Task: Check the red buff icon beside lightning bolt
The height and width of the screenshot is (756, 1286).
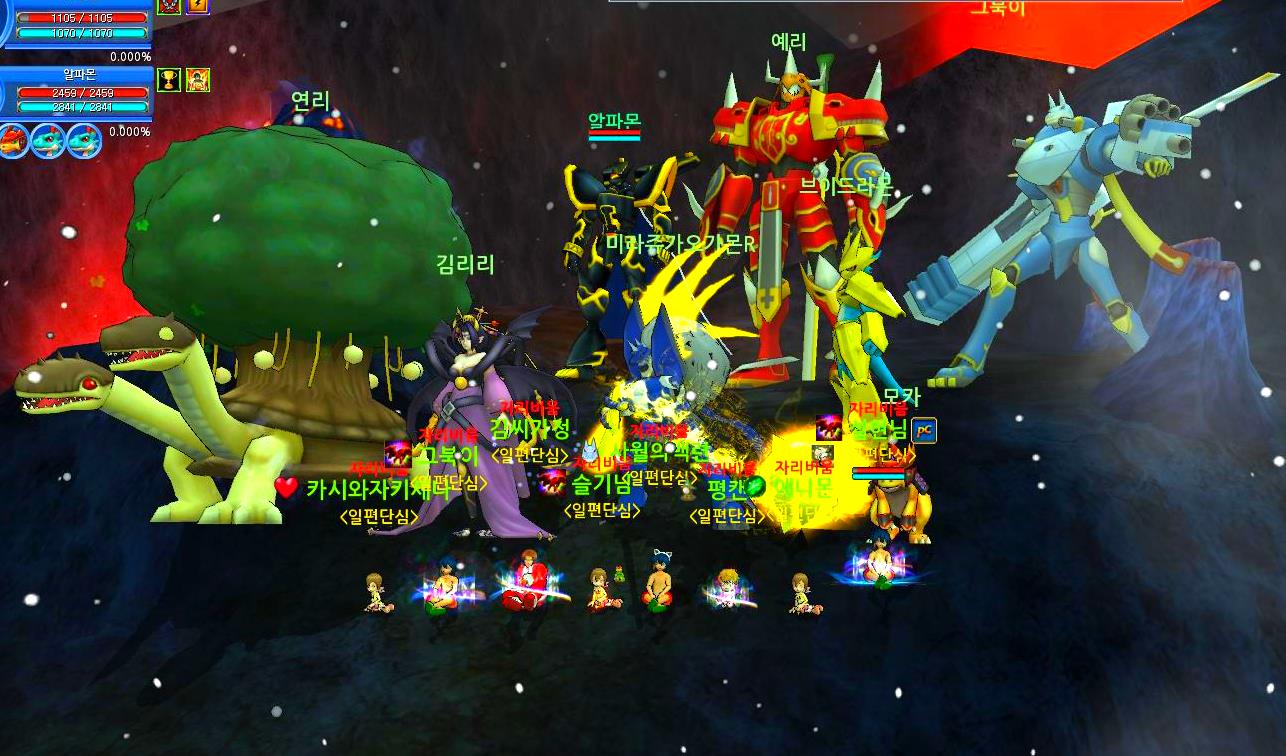Action: pyautogui.click(x=169, y=5)
